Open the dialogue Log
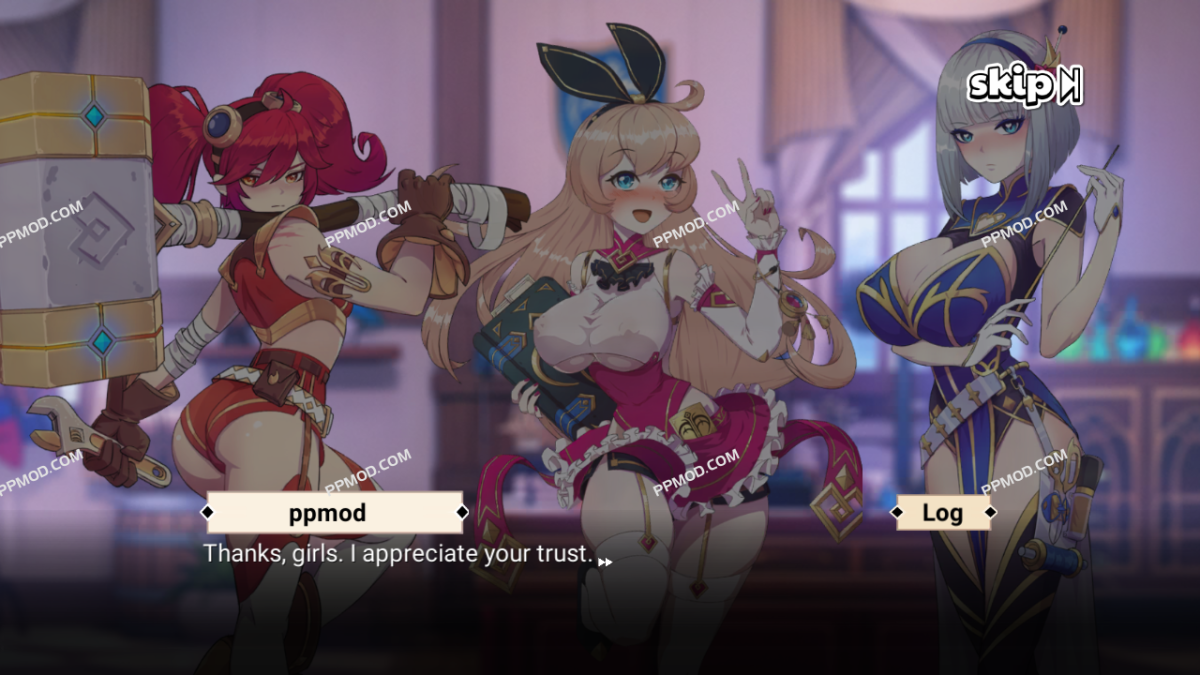 pos(943,513)
